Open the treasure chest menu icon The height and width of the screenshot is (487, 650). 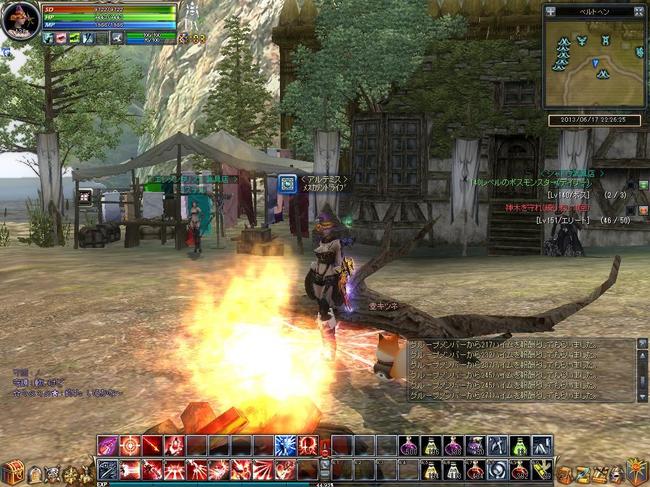click(x=13, y=472)
